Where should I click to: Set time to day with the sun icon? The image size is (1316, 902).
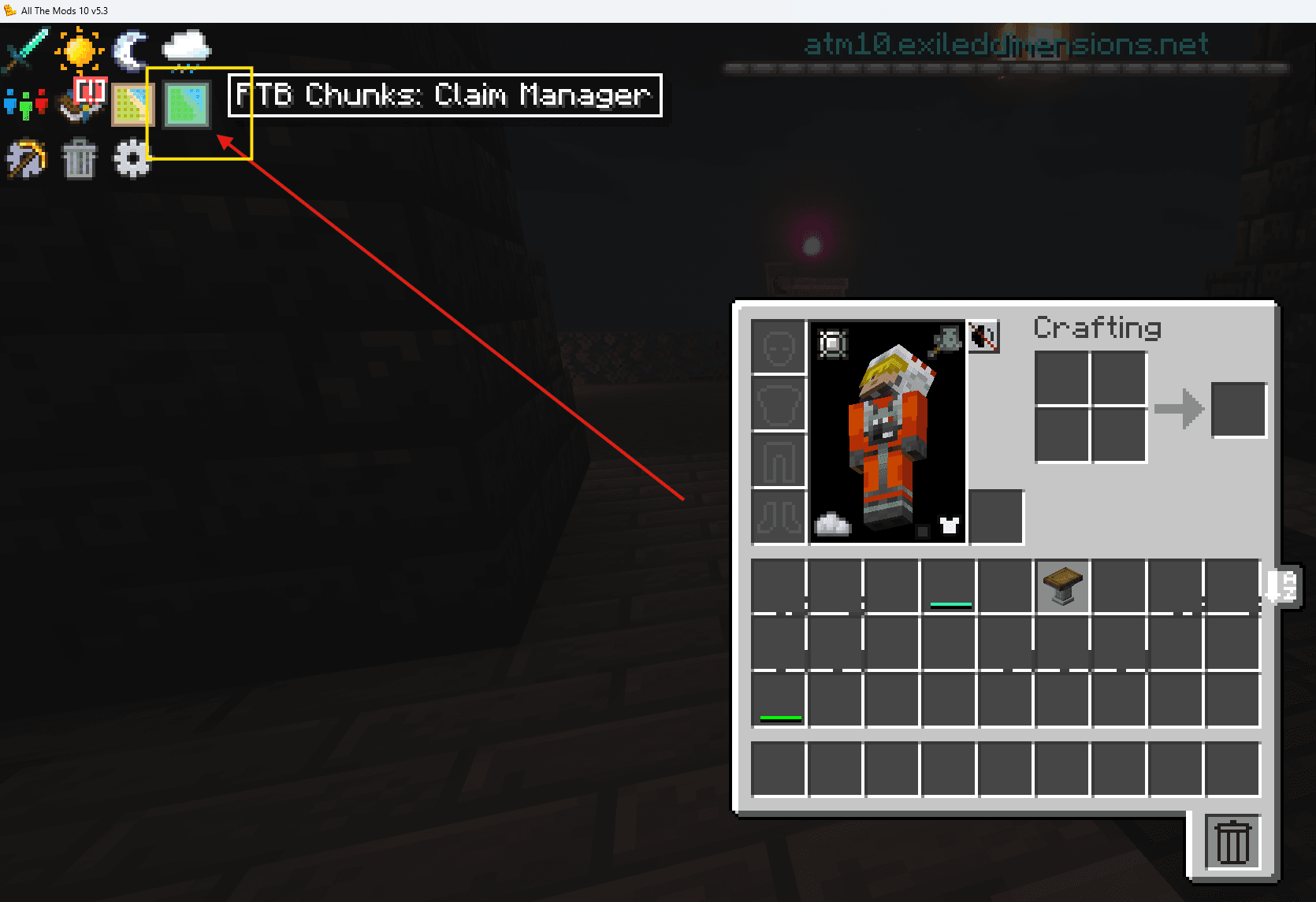point(79,51)
